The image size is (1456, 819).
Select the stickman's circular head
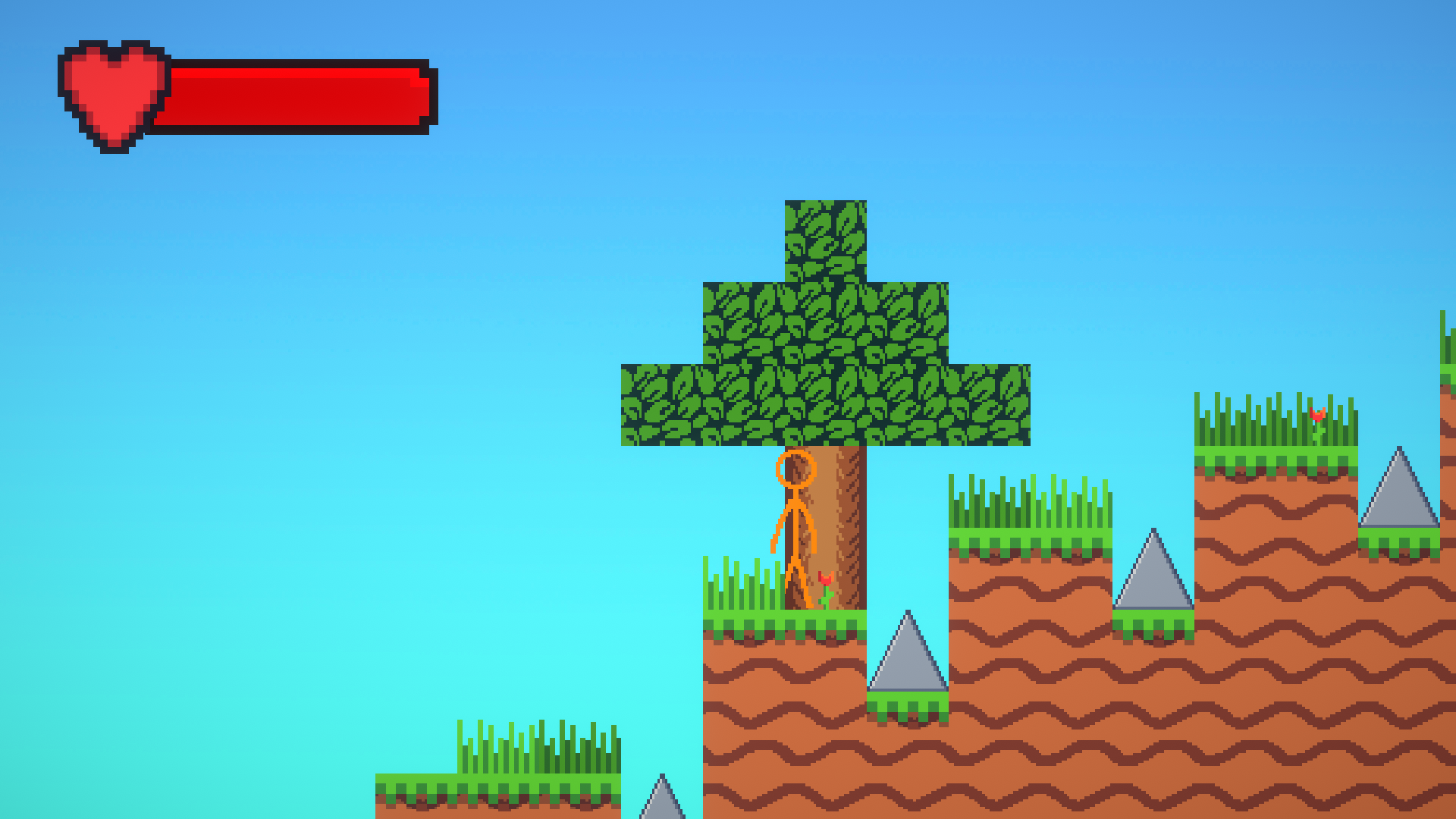(x=795, y=469)
